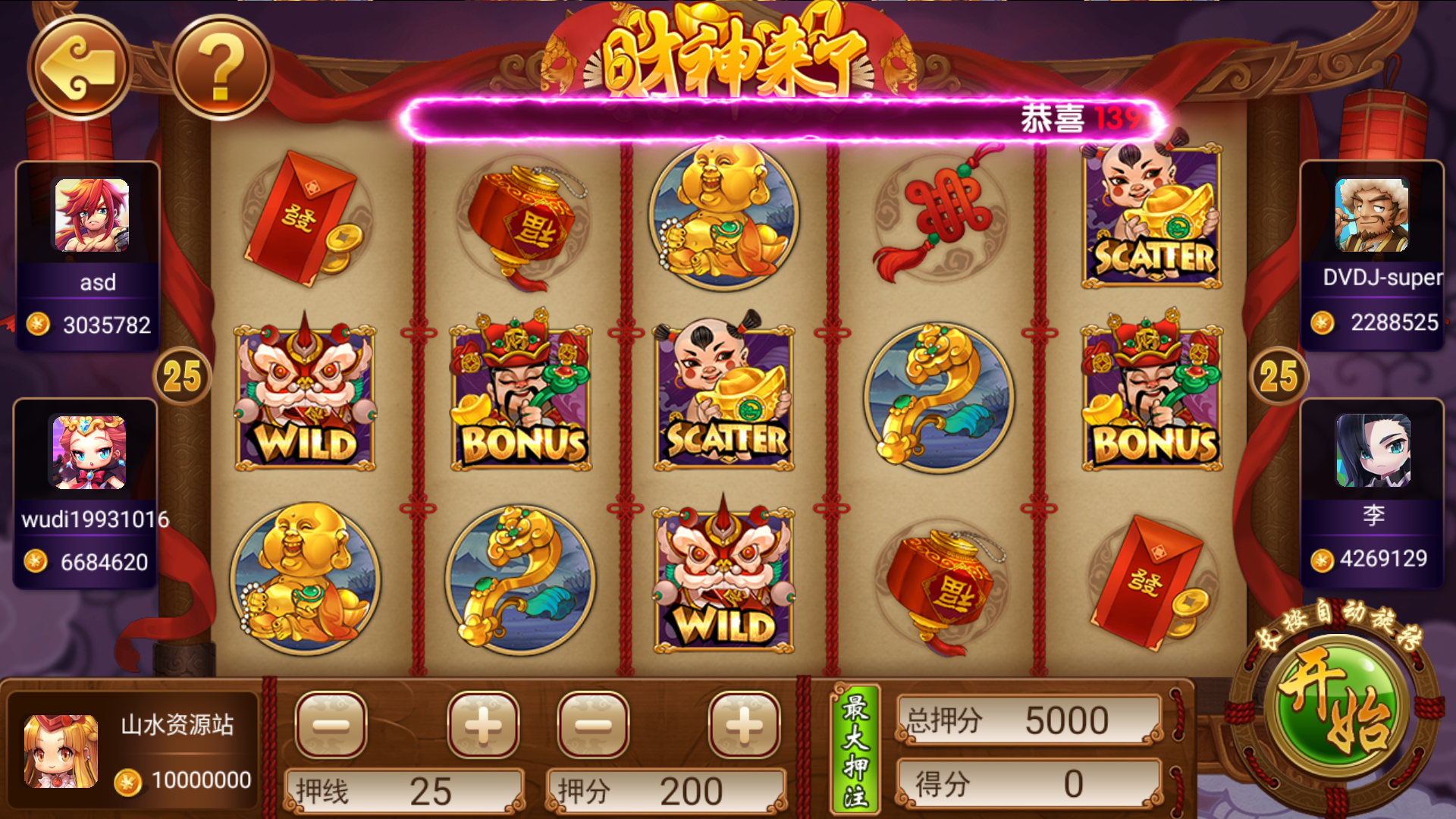Go back with the golden arrow button
Screen dimensions: 1456x819
(x=79, y=67)
